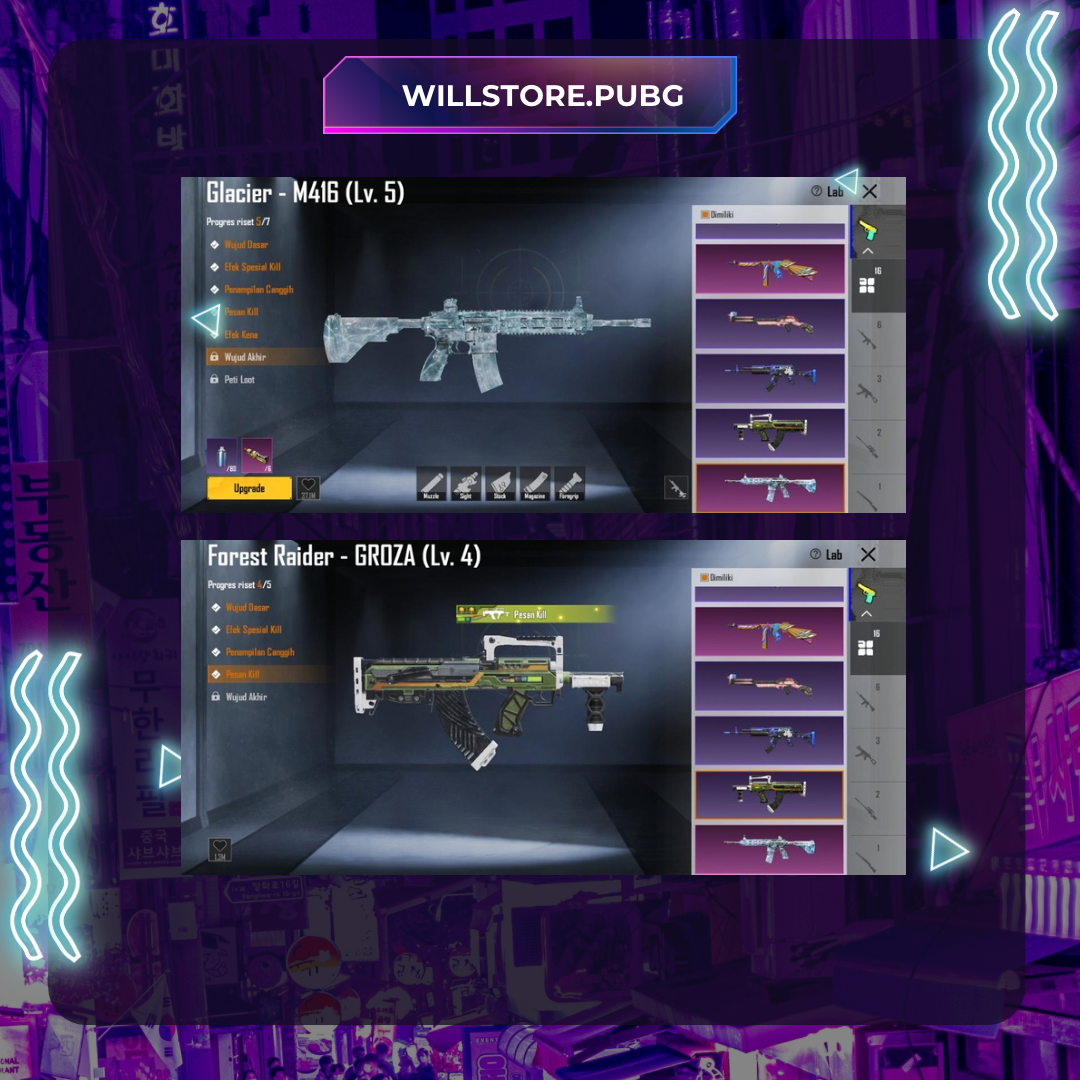Choose Wujud Dasar stage for Glacier M416

tap(246, 245)
